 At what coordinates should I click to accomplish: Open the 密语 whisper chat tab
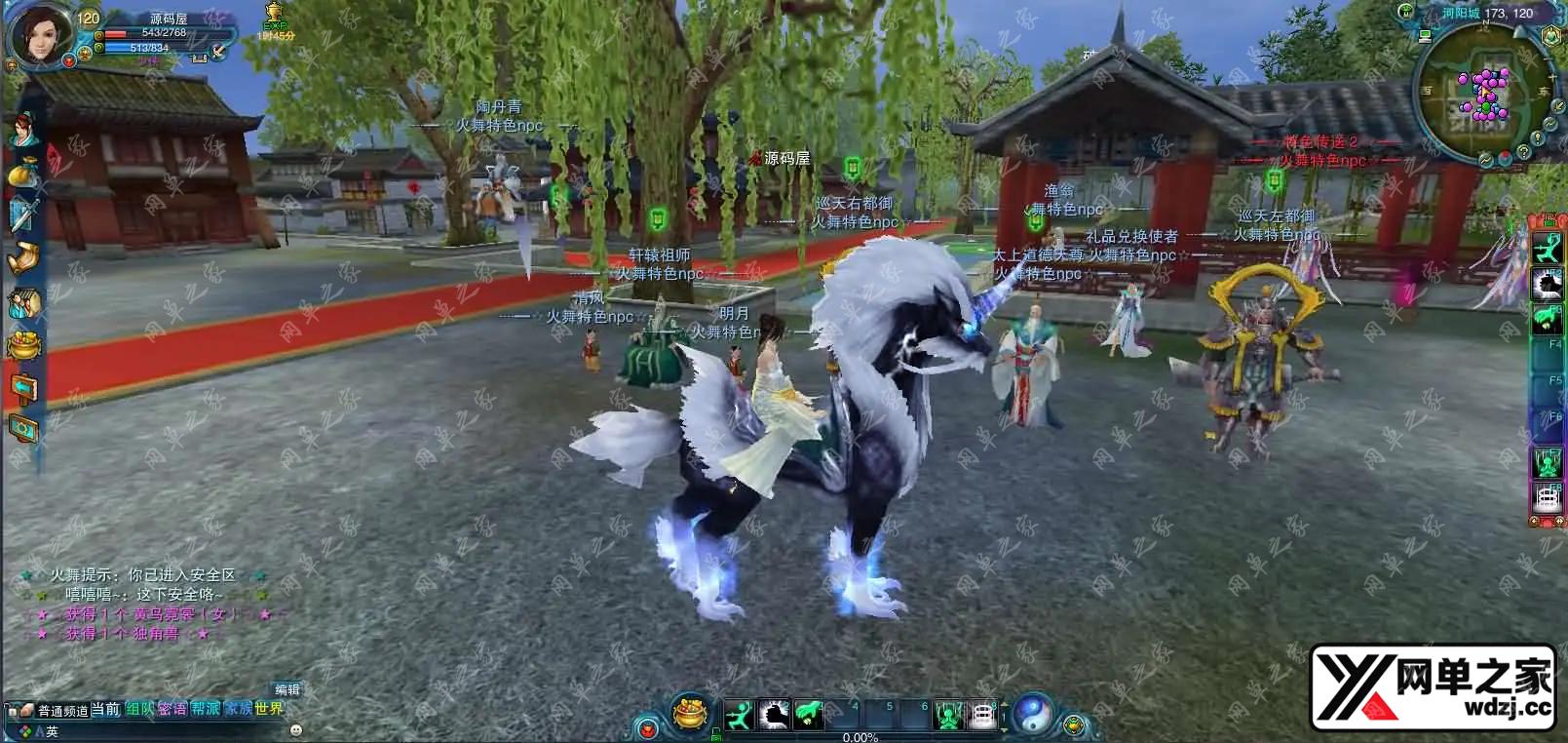tap(172, 709)
